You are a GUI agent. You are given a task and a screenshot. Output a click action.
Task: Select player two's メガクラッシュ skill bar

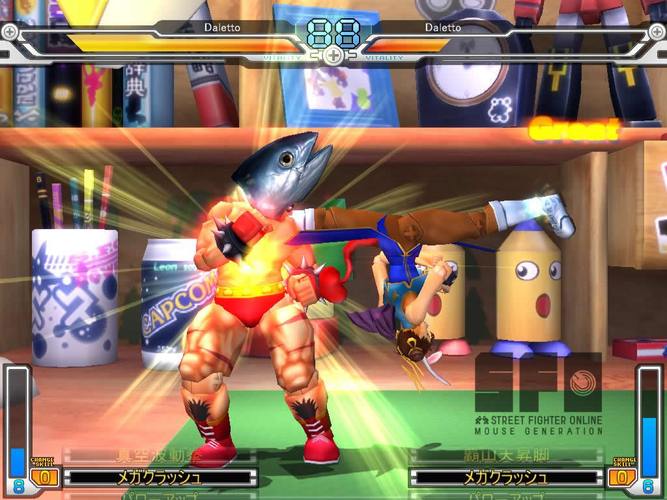(505, 477)
